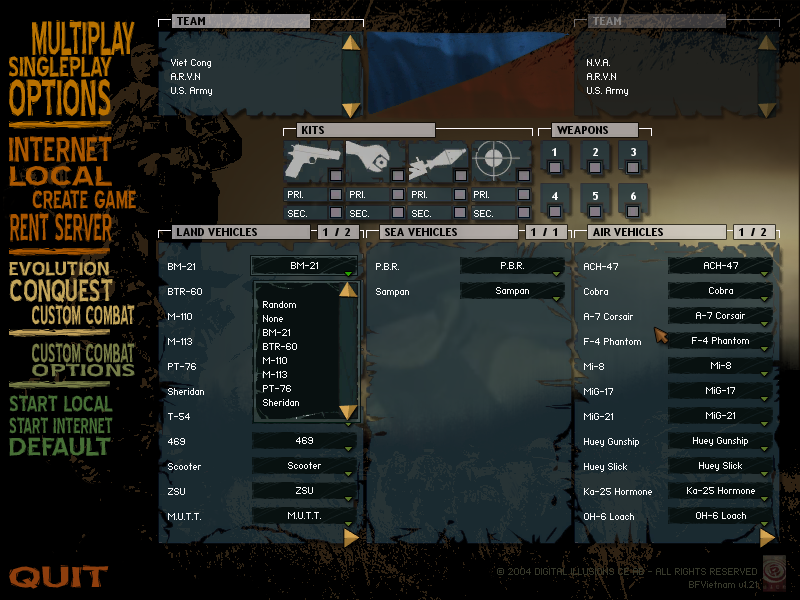Select Viet Cong in the left team list
The height and width of the screenshot is (600, 800).
(x=191, y=63)
